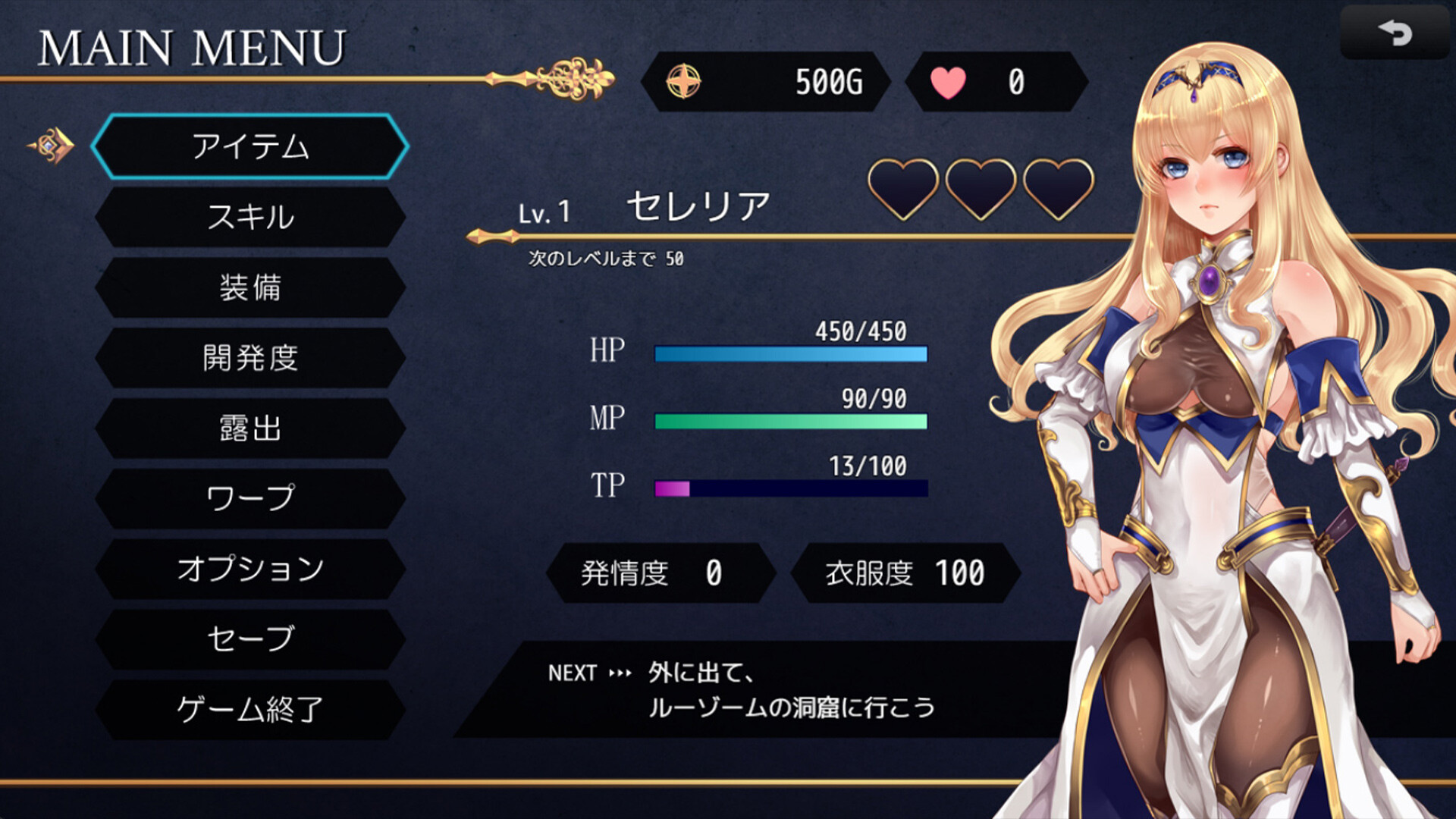Select the ゲーム終了 (Quit Game) option
The height and width of the screenshot is (819, 1456).
250,709
